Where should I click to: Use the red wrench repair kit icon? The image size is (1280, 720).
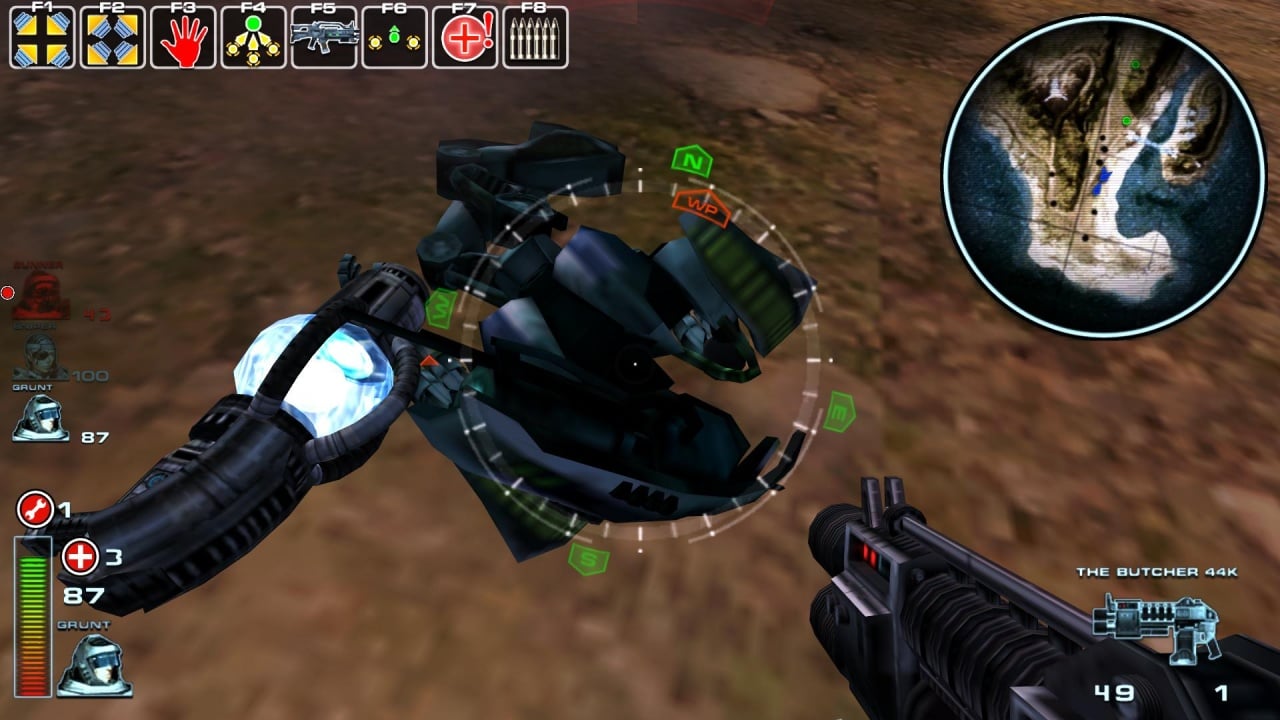coord(35,511)
